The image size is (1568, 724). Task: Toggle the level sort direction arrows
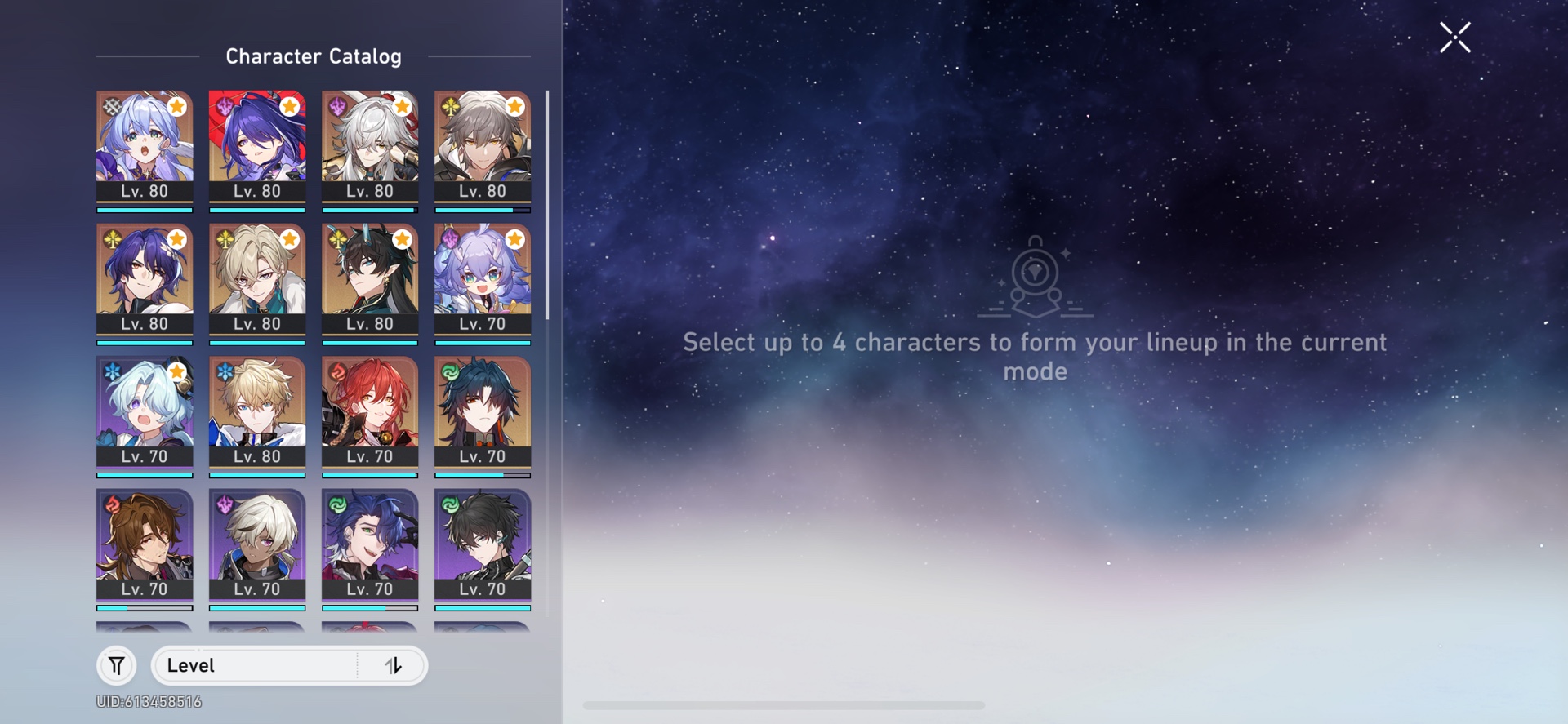click(x=394, y=665)
